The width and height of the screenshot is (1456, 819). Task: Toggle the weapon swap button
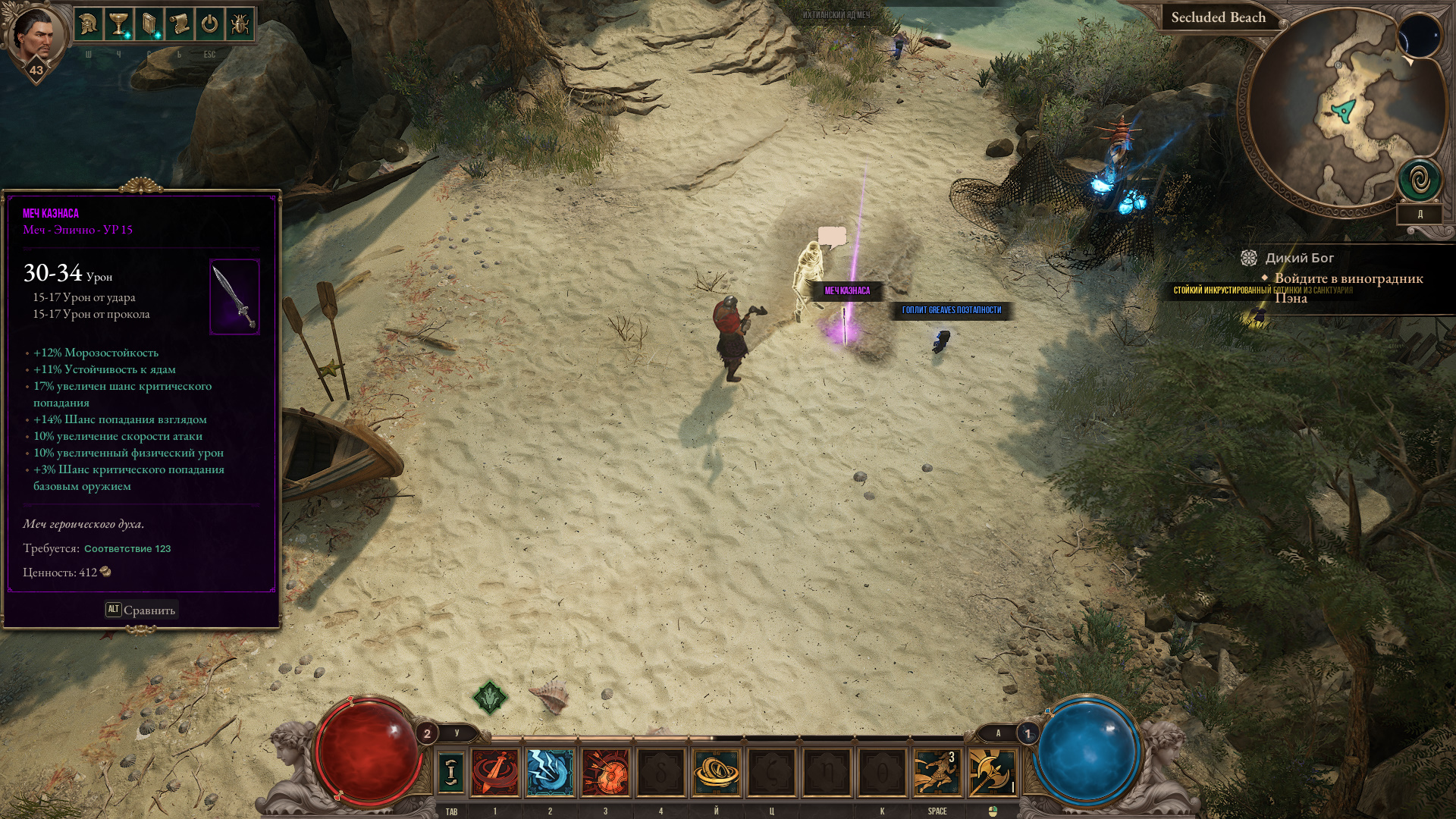[451, 772]
